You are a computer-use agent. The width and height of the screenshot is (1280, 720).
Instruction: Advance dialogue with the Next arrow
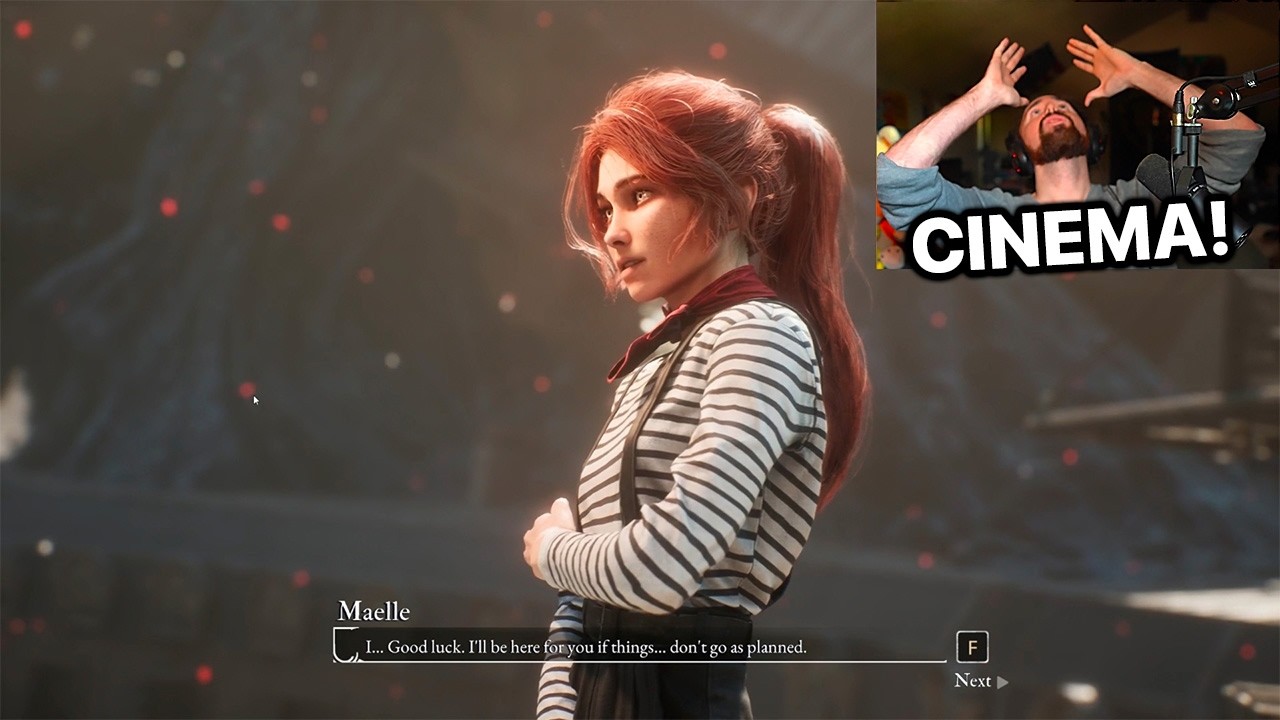(x=1002, y=682)
